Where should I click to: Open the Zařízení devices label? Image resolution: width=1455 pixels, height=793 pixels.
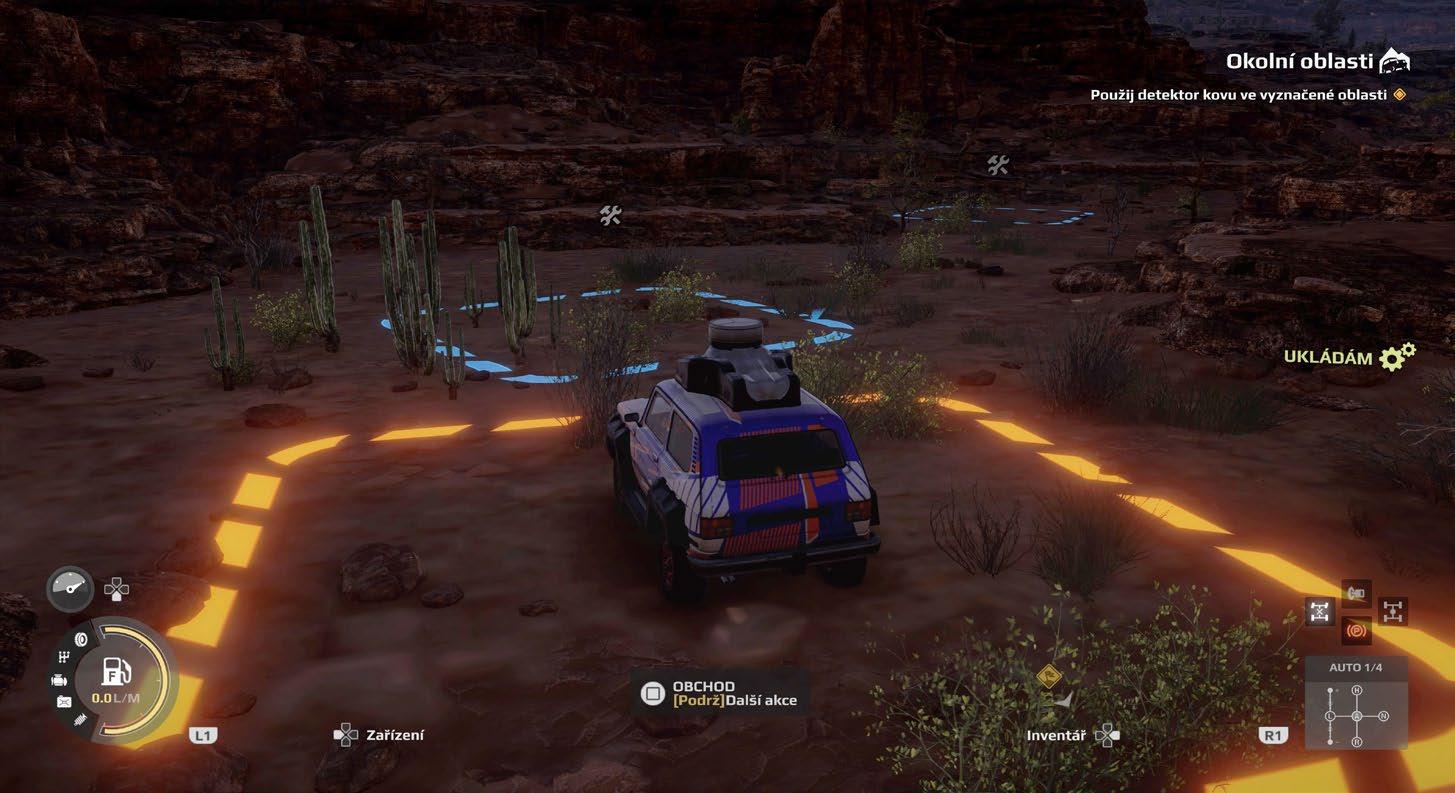click(394, 735)
